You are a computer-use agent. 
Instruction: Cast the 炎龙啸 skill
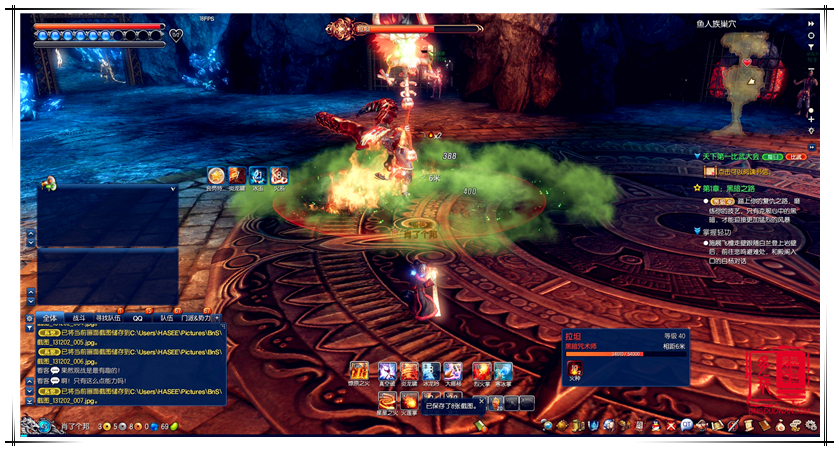tap(409, 371)
